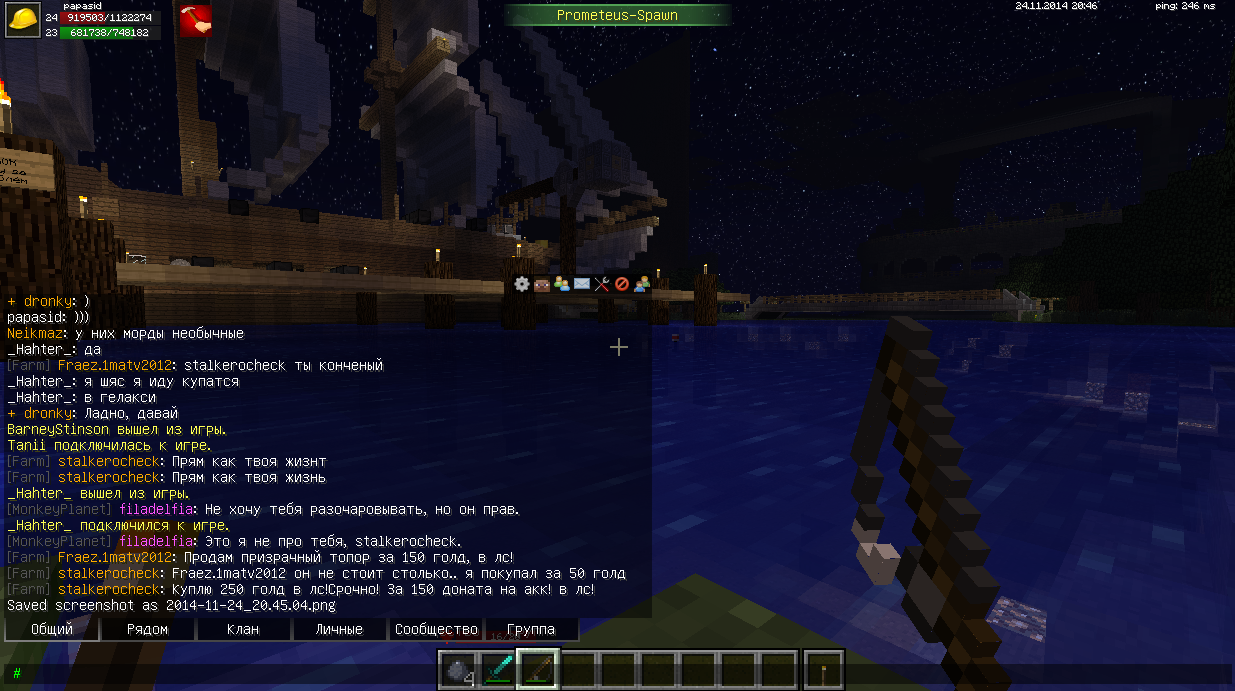Select the diamond sword hotbar slot
1235x691 pixels.
click(x=498, y=670)
